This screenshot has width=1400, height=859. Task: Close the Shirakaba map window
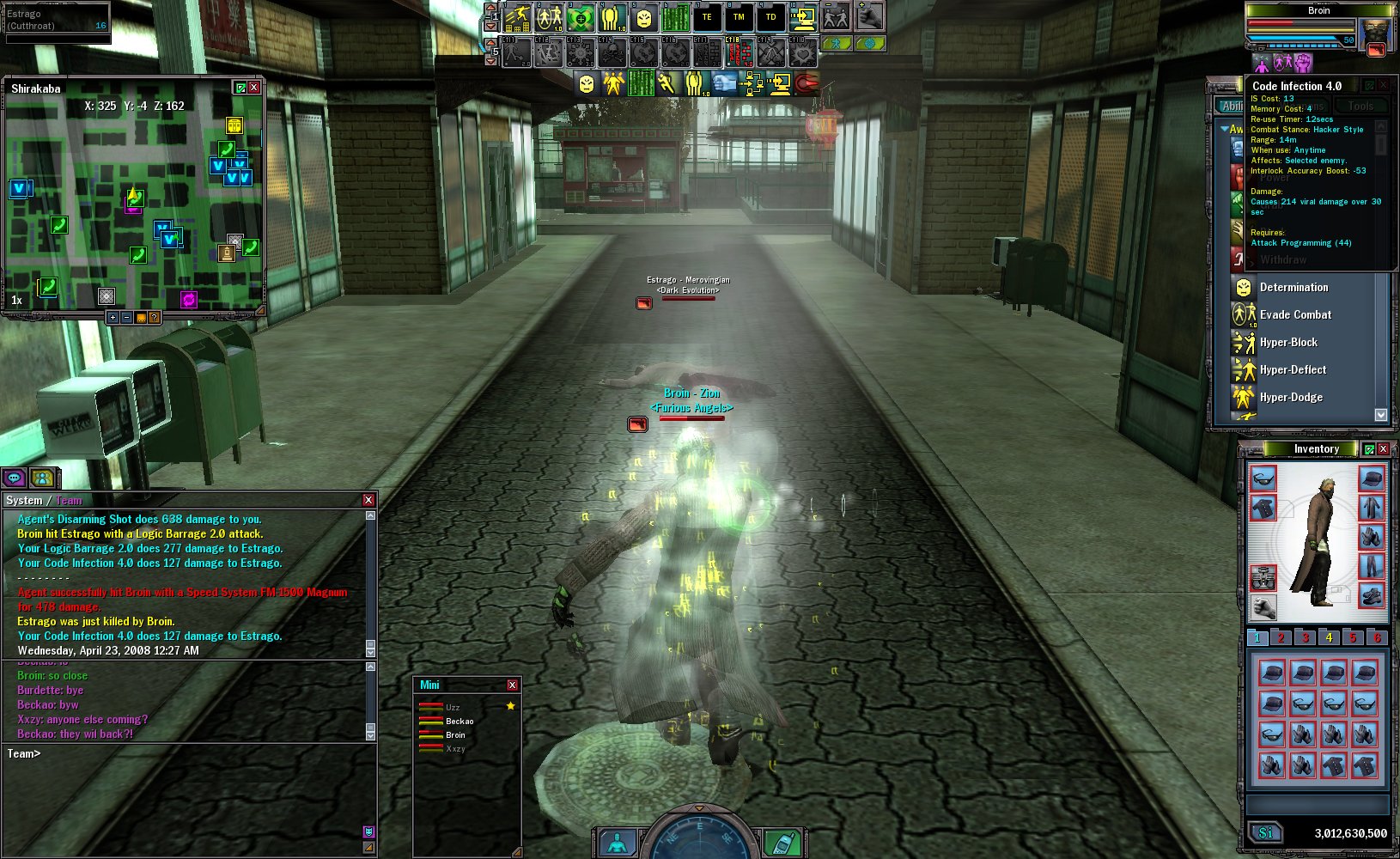coord(254,88)
